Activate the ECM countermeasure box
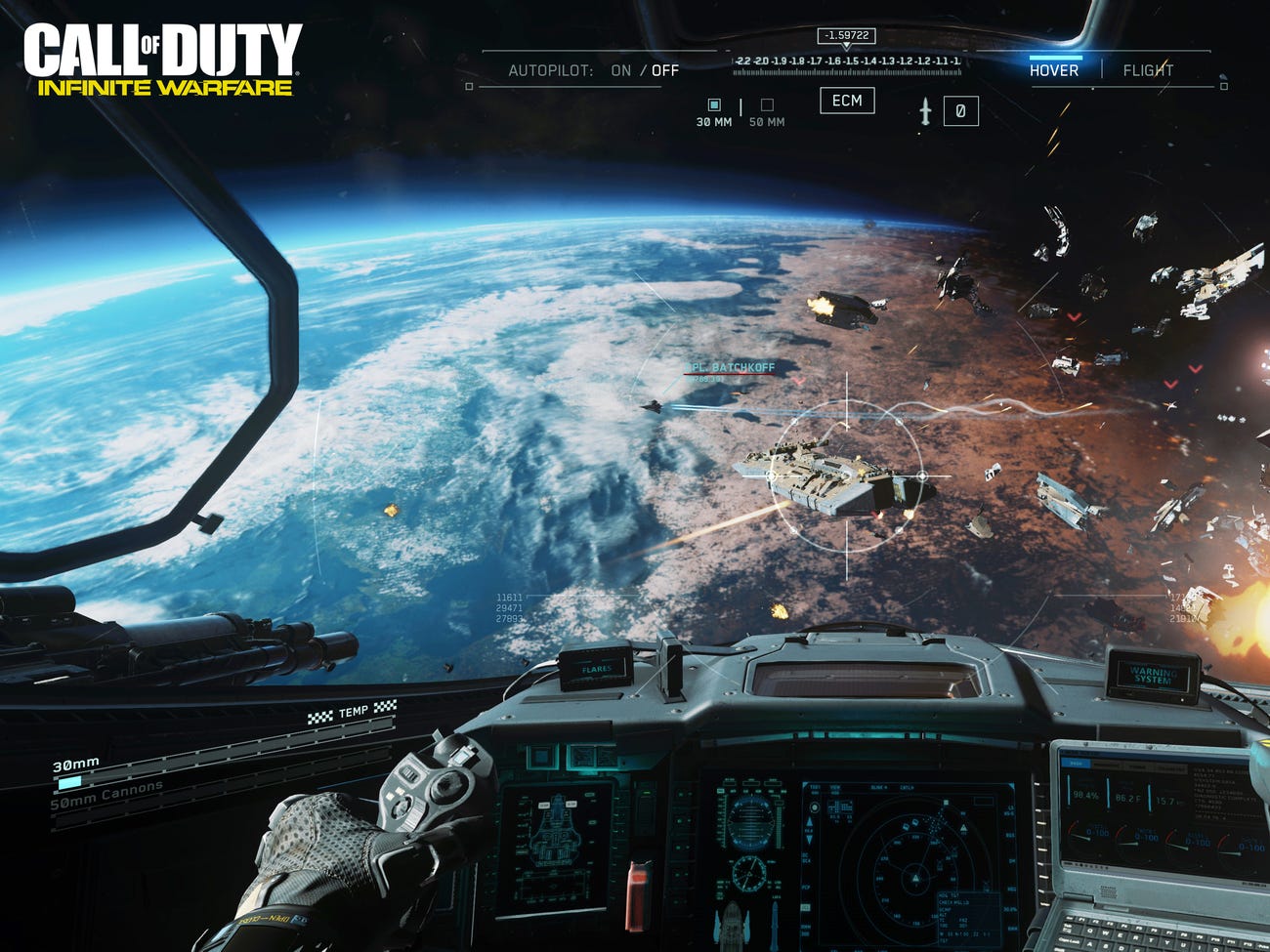The height and width of the screenshot is (952, 1270). [847, 101]
